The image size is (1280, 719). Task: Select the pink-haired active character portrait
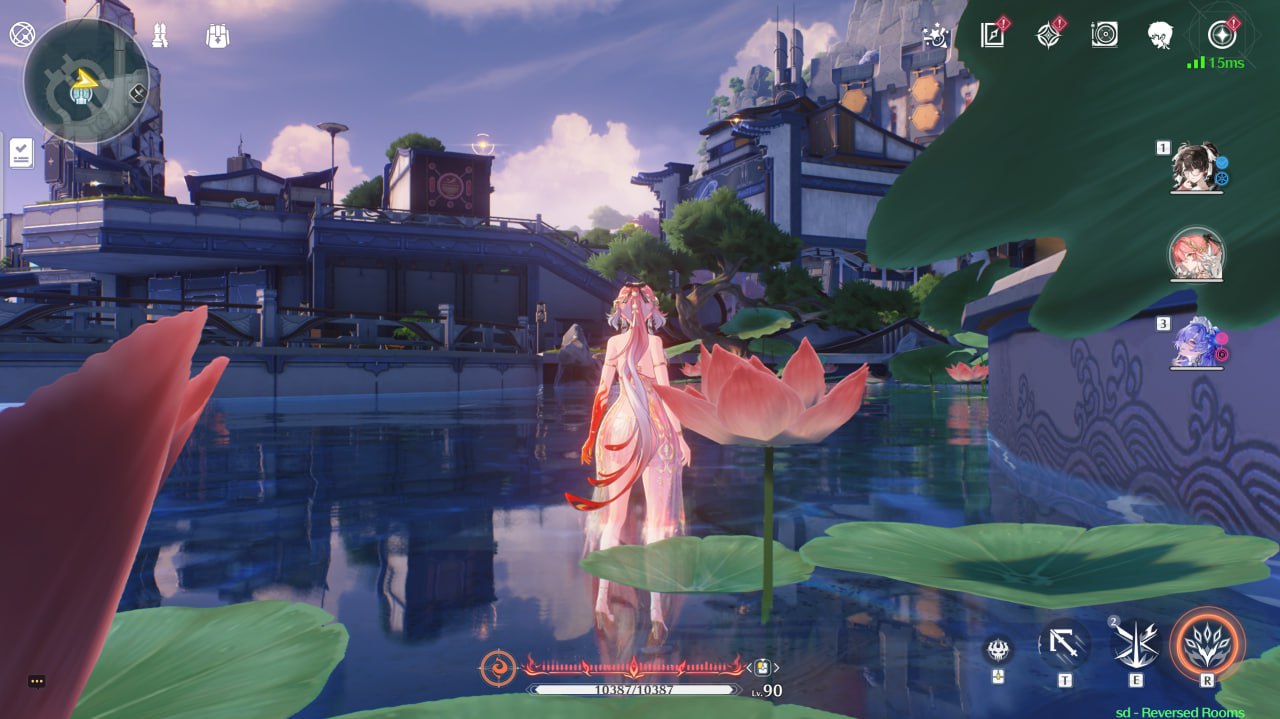point(1196,253)
